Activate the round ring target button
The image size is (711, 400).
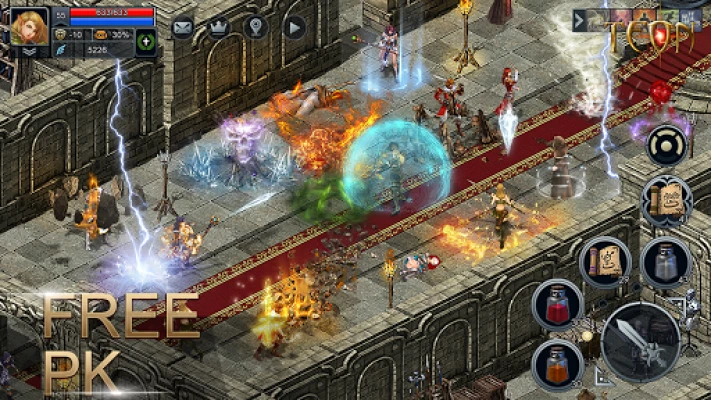(666, 146)
